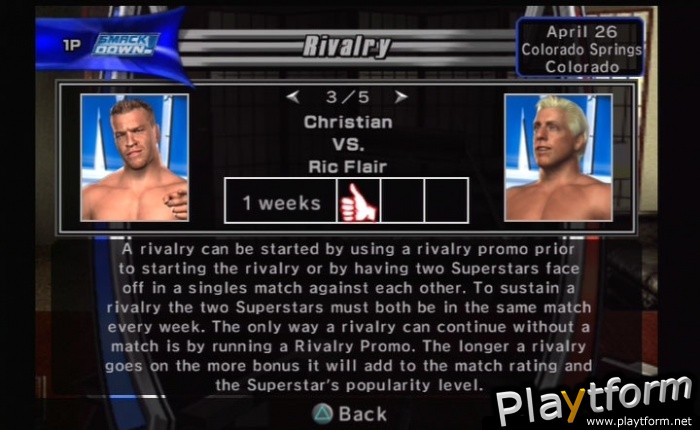Image resolution: width=700 pixels, height=430 pixels.
Task: Click the thumbs-up rivalry week icon
Action: [x=358, y=200]
